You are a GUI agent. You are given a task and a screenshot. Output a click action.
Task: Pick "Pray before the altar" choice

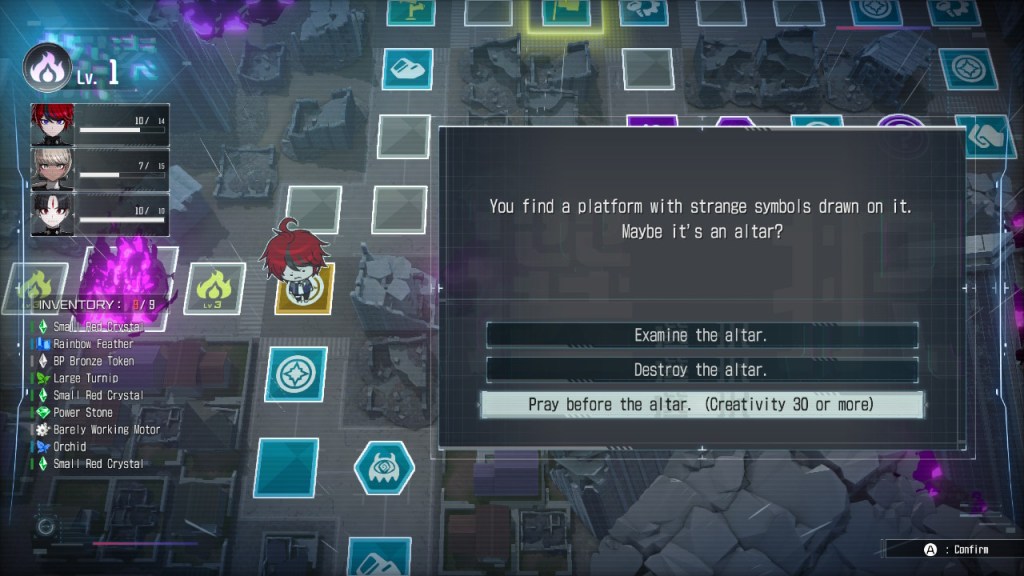(x=701, y=405)
